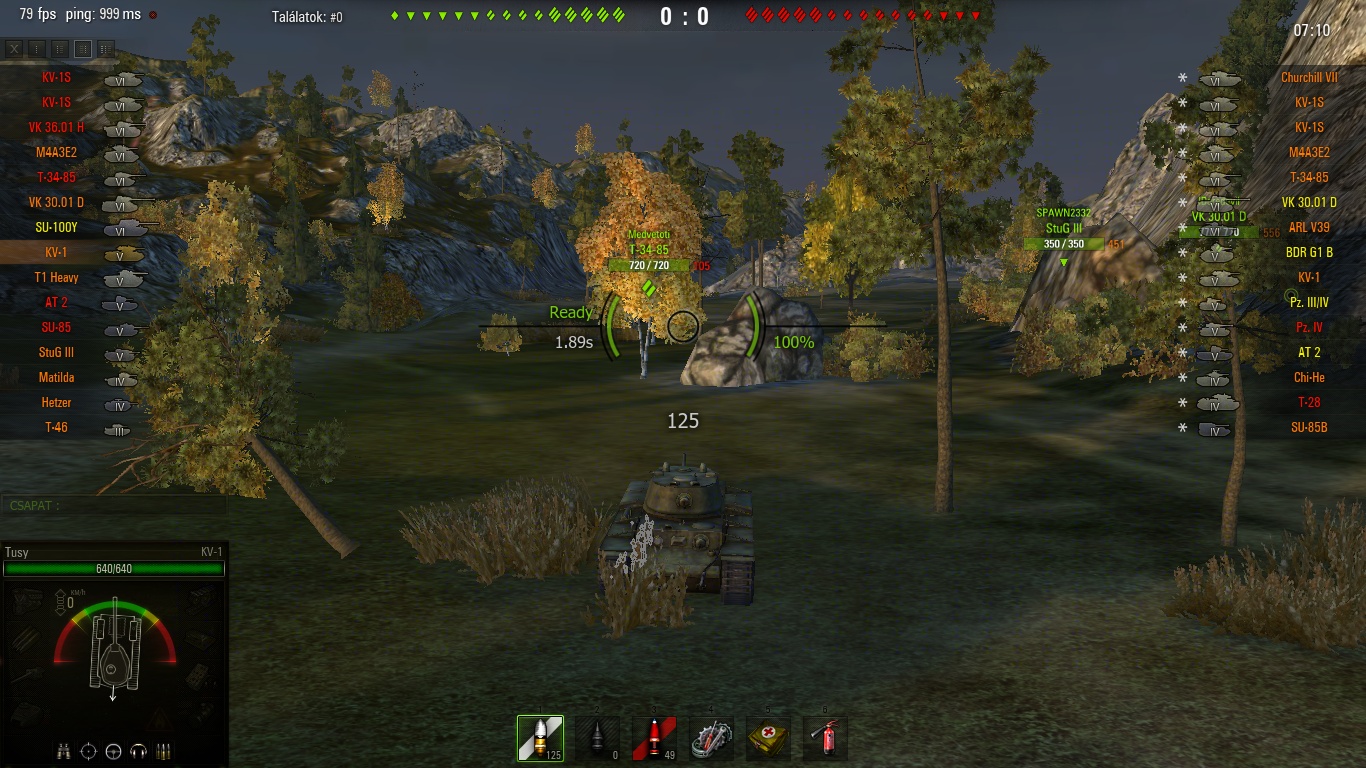The image size is (1366, 768).
Task: Select SU-100Y in the left team list
Action: click(x=57, y=228)
